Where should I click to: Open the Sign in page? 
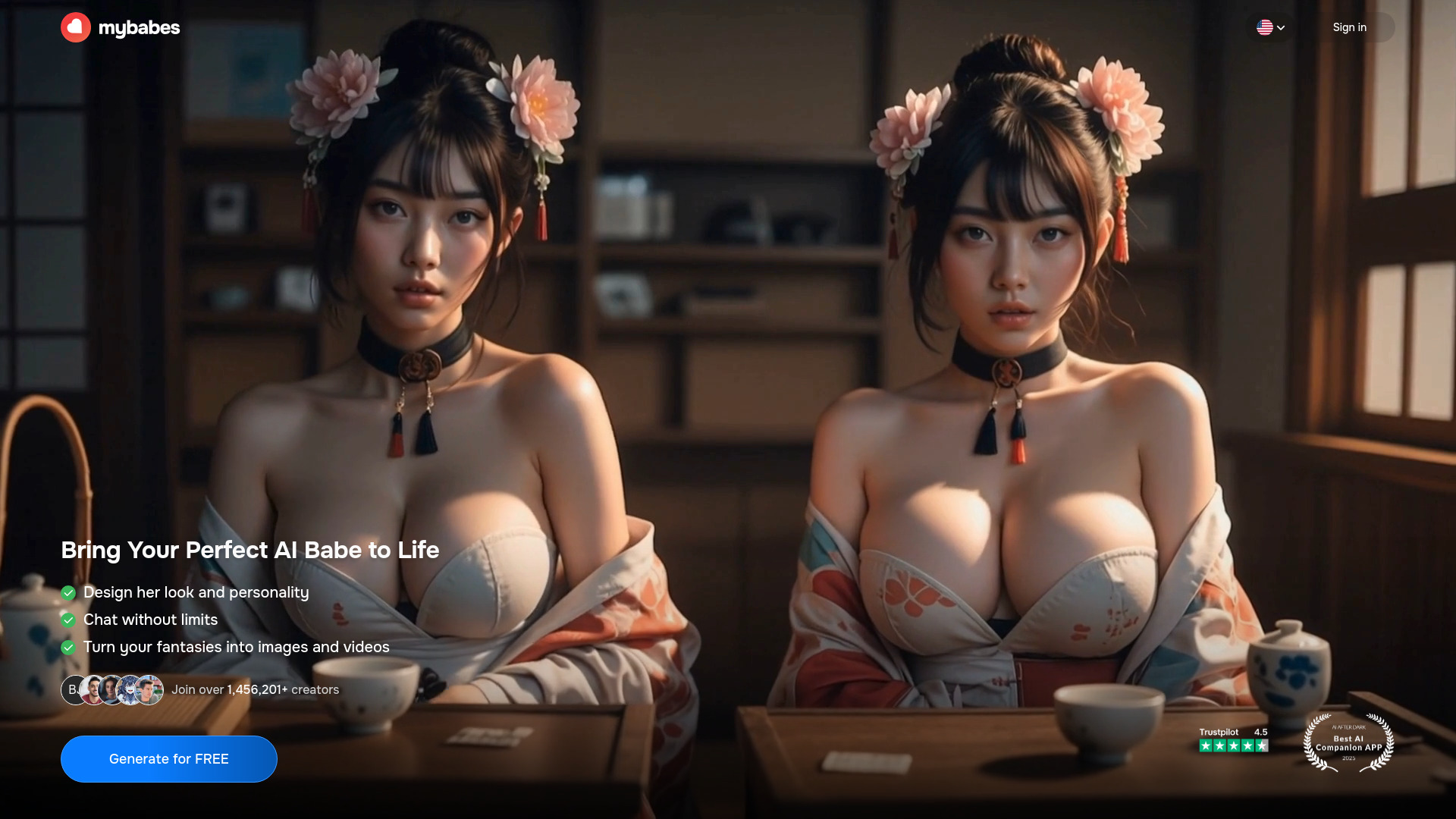click(x=1350, y=27)
